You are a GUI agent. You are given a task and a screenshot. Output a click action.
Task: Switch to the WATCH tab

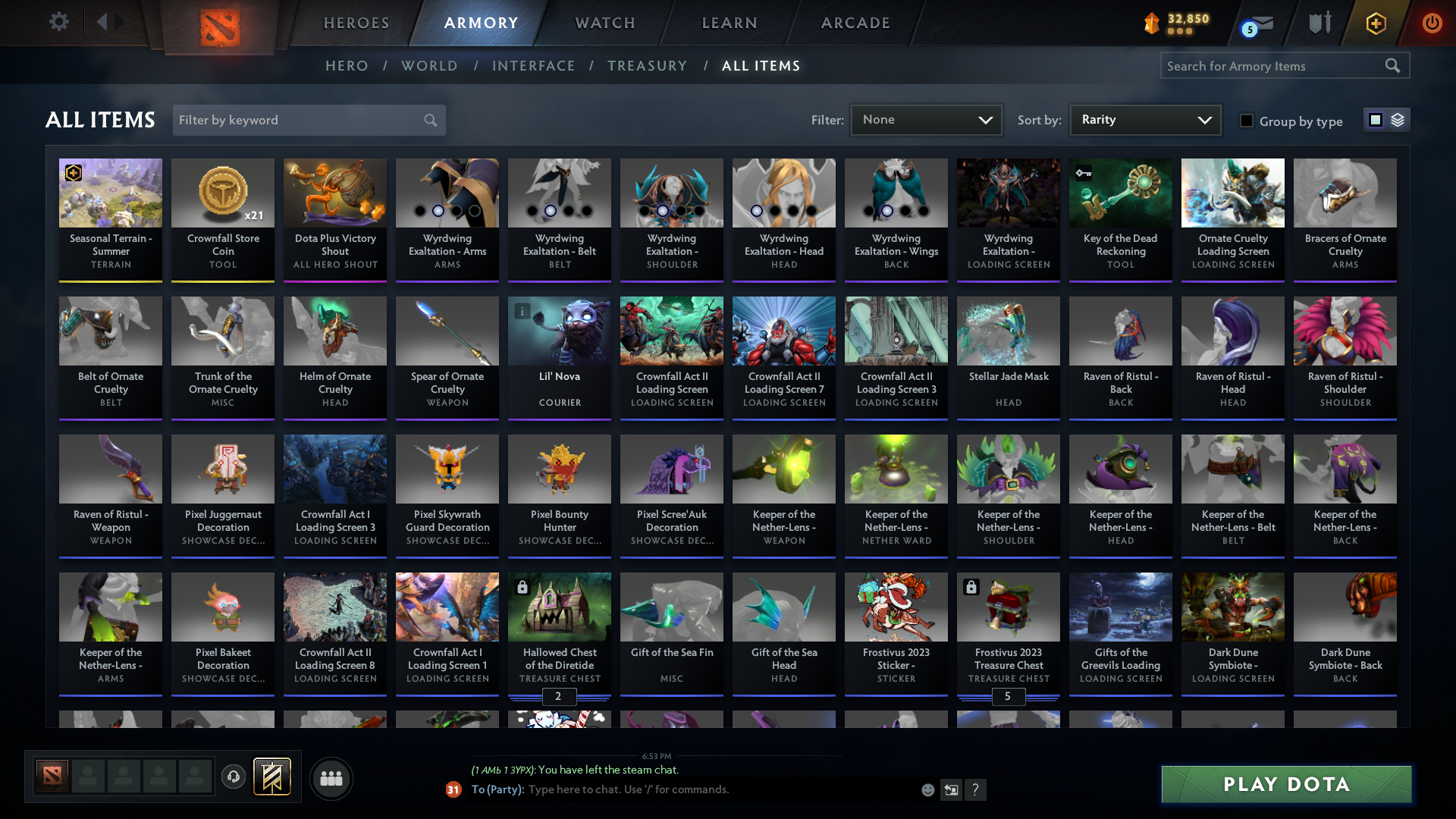click(604, 23)
